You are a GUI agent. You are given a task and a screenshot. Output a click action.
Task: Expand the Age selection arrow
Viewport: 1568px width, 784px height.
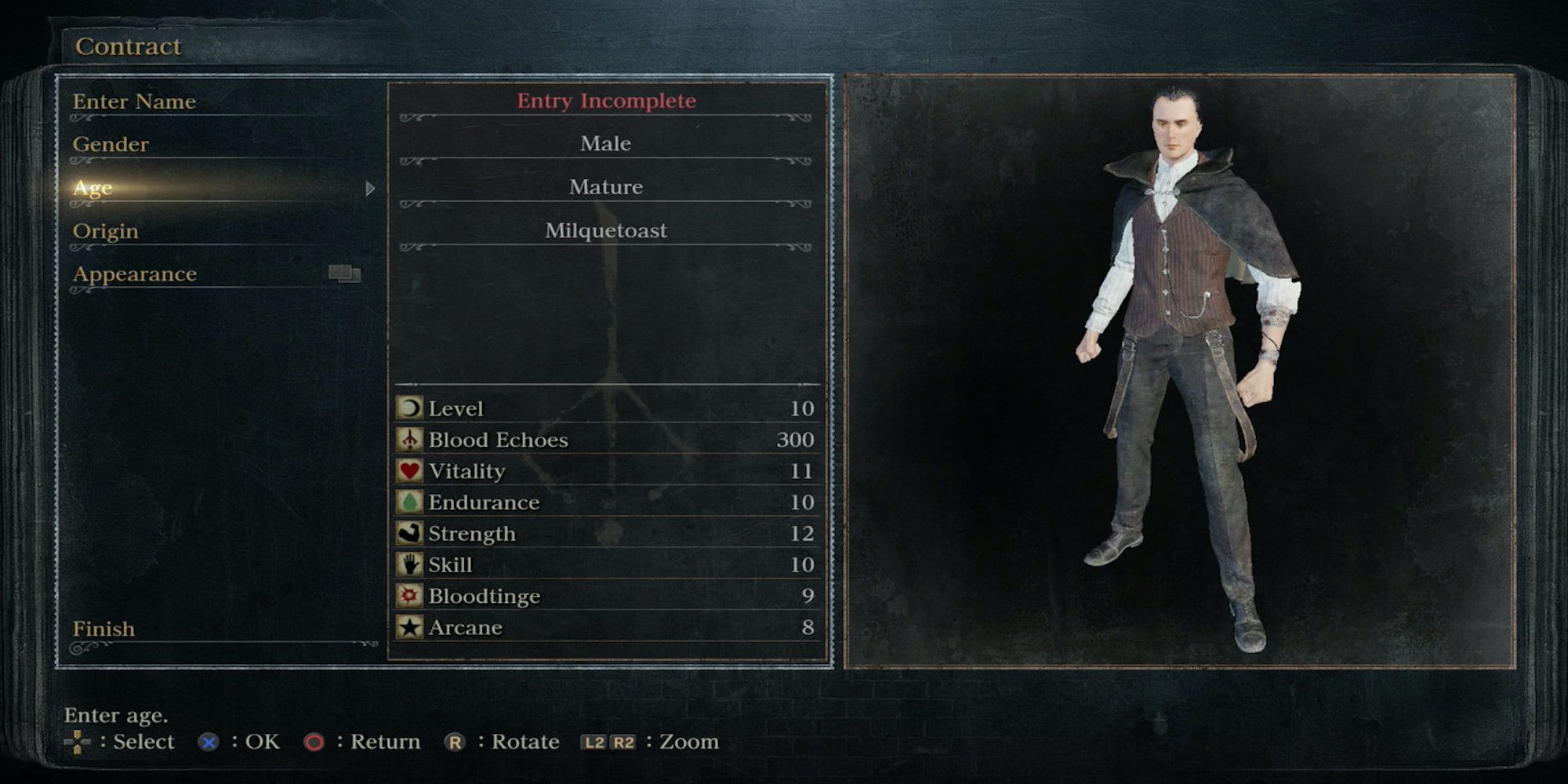tap(368, 188)
